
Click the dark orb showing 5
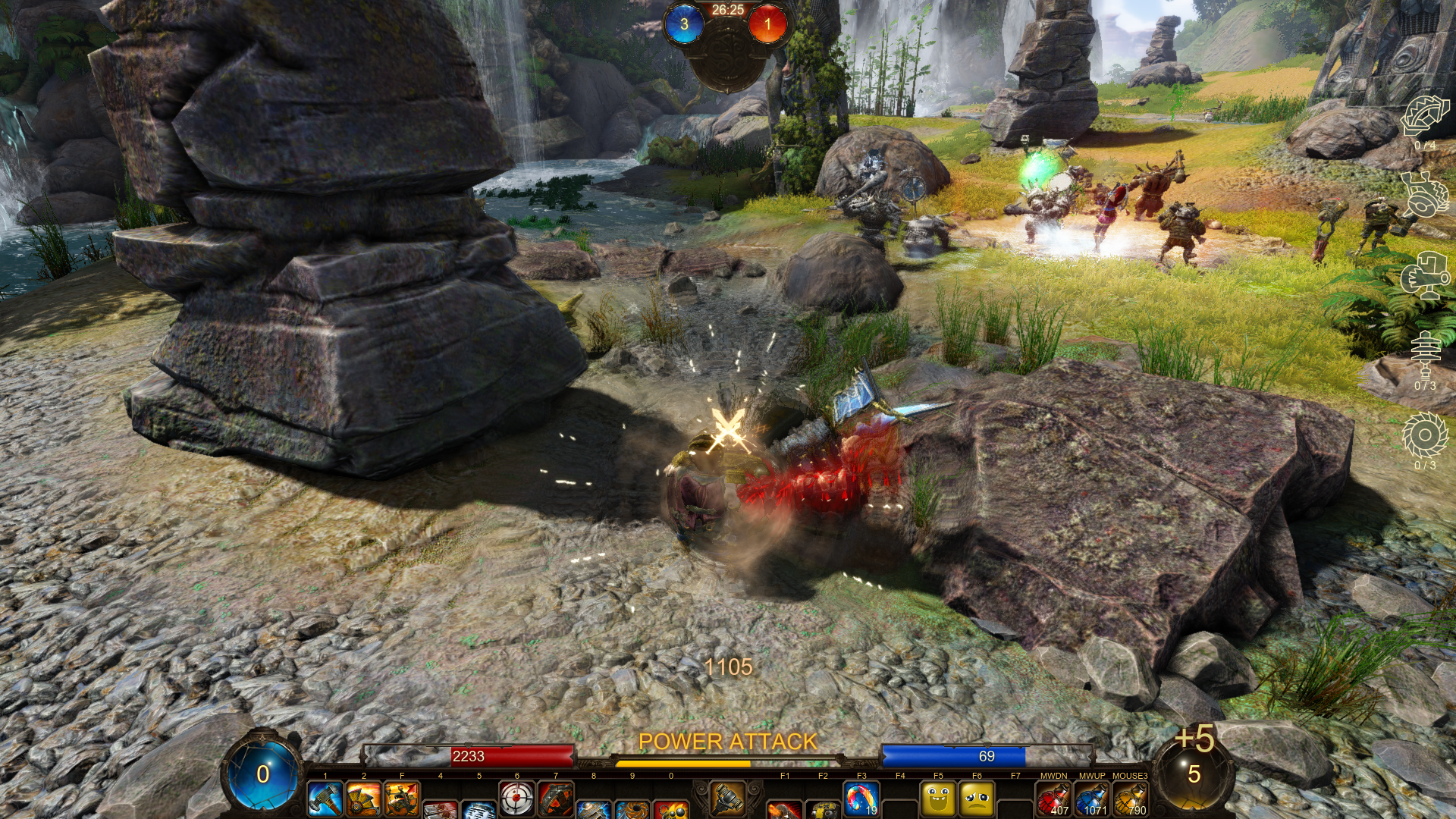1194,775
